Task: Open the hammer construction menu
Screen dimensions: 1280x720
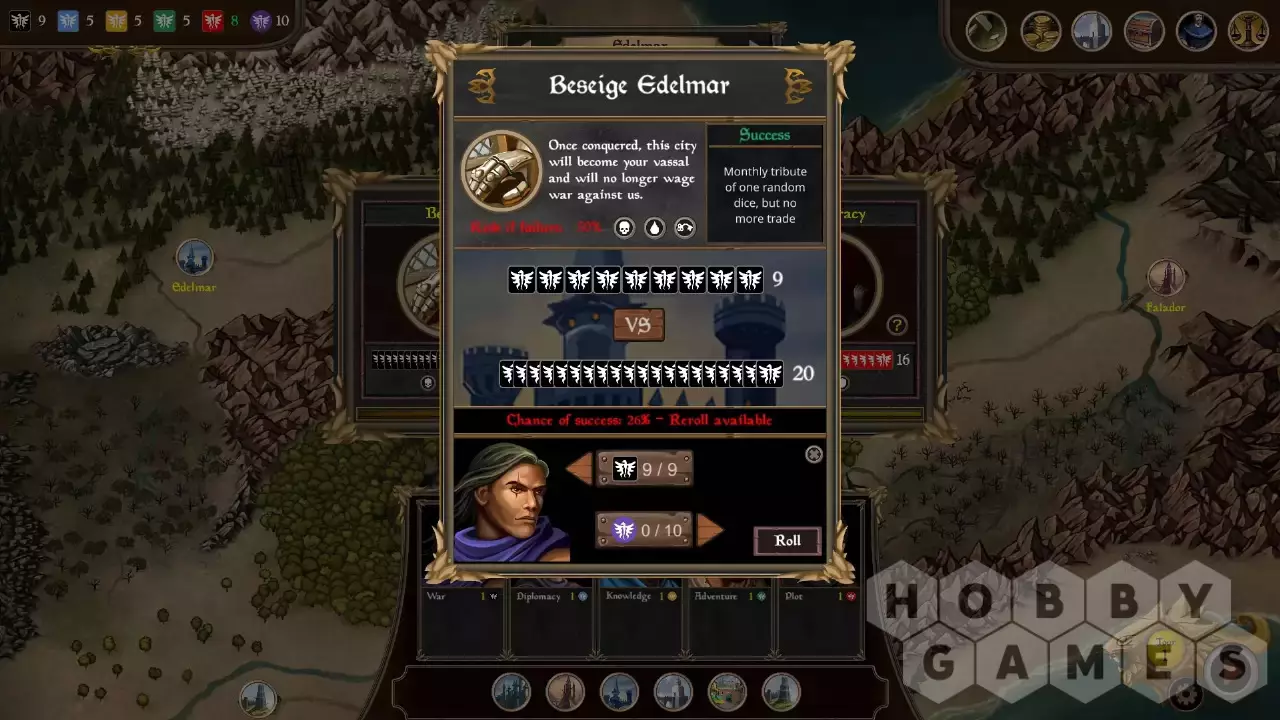Action: [x=986, y=31]
